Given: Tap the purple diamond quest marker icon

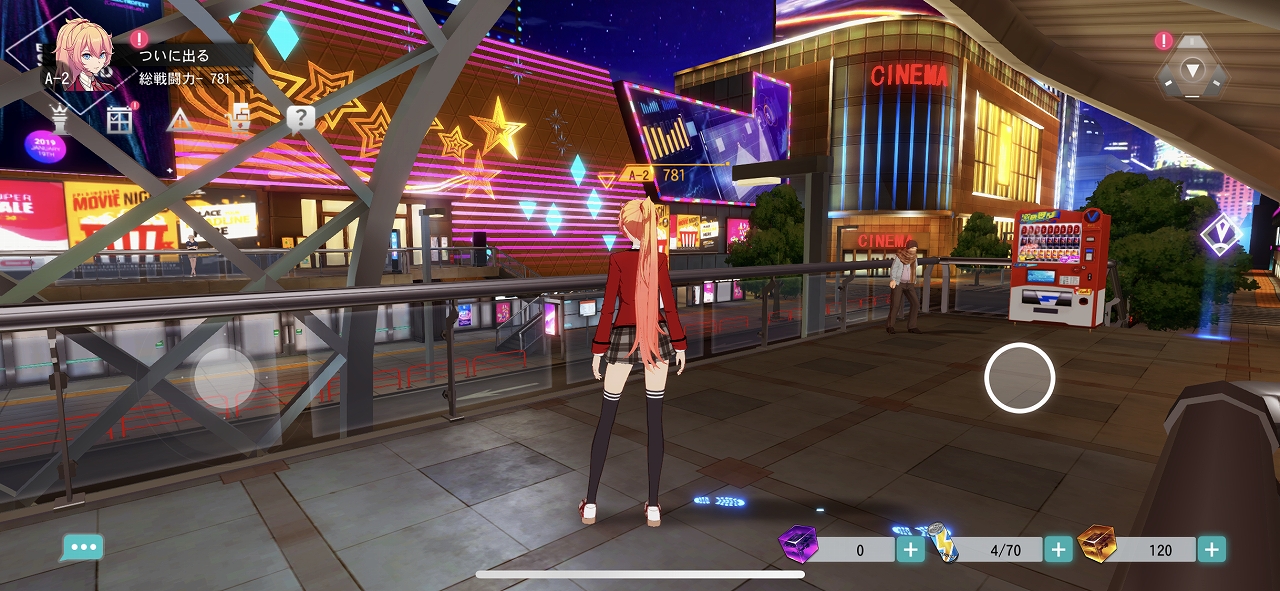Looking at the screenshot, I should (1221, 234).
